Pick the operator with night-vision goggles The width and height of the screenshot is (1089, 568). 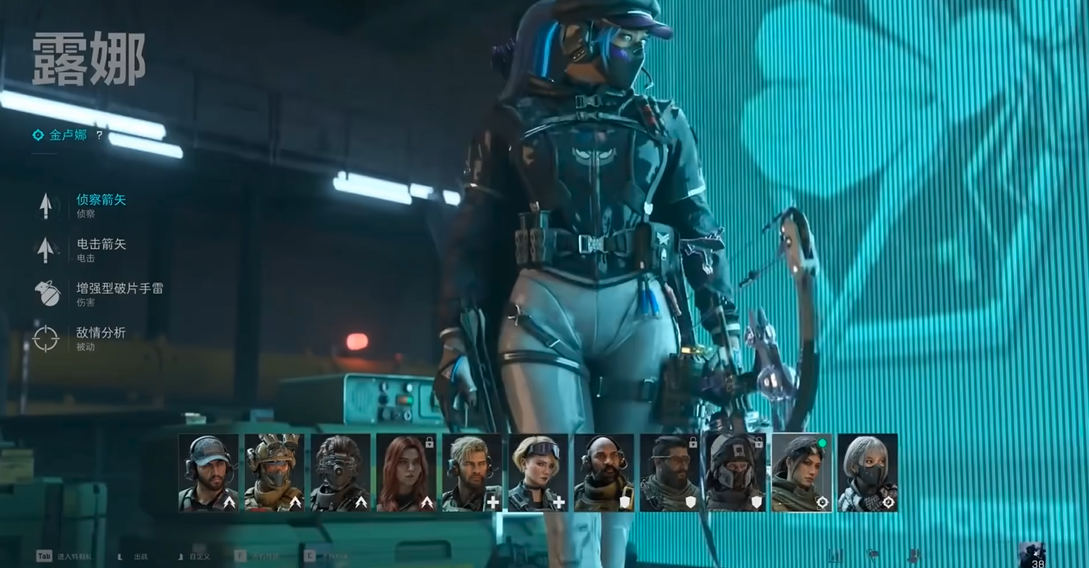point(340,473)
